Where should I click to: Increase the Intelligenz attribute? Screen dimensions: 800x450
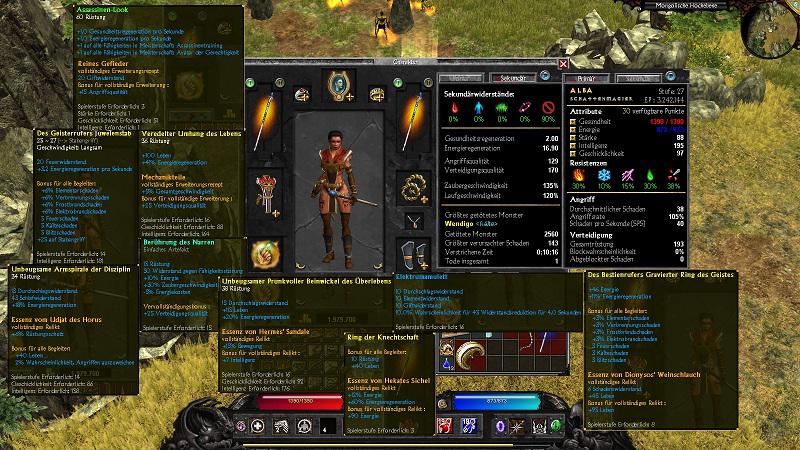coord(572,144)
